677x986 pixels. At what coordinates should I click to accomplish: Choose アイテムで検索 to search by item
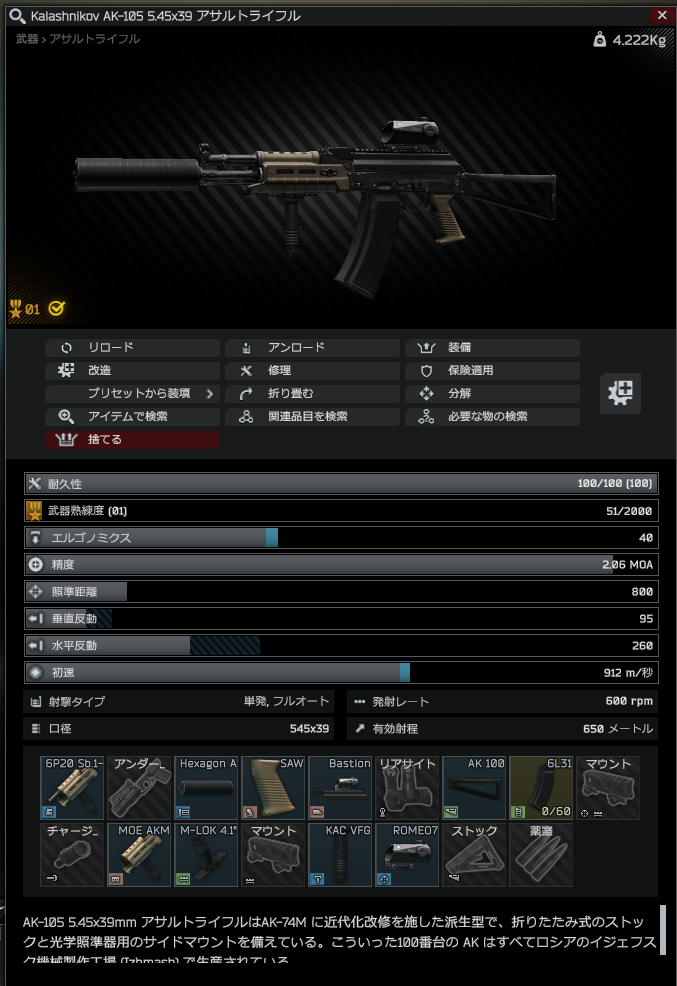132,417
